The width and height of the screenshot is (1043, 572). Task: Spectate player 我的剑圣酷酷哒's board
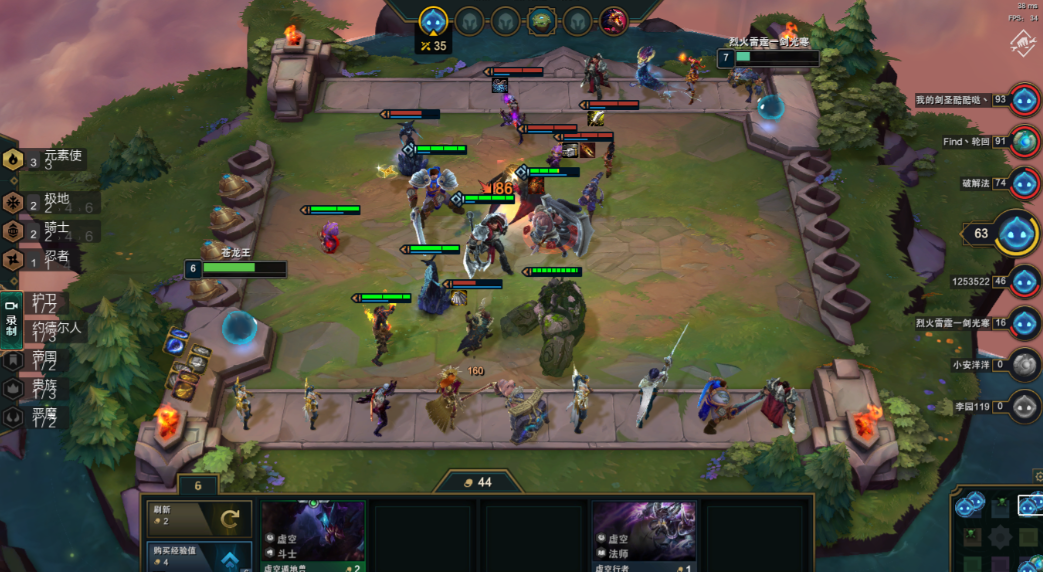pos(1023,100)
